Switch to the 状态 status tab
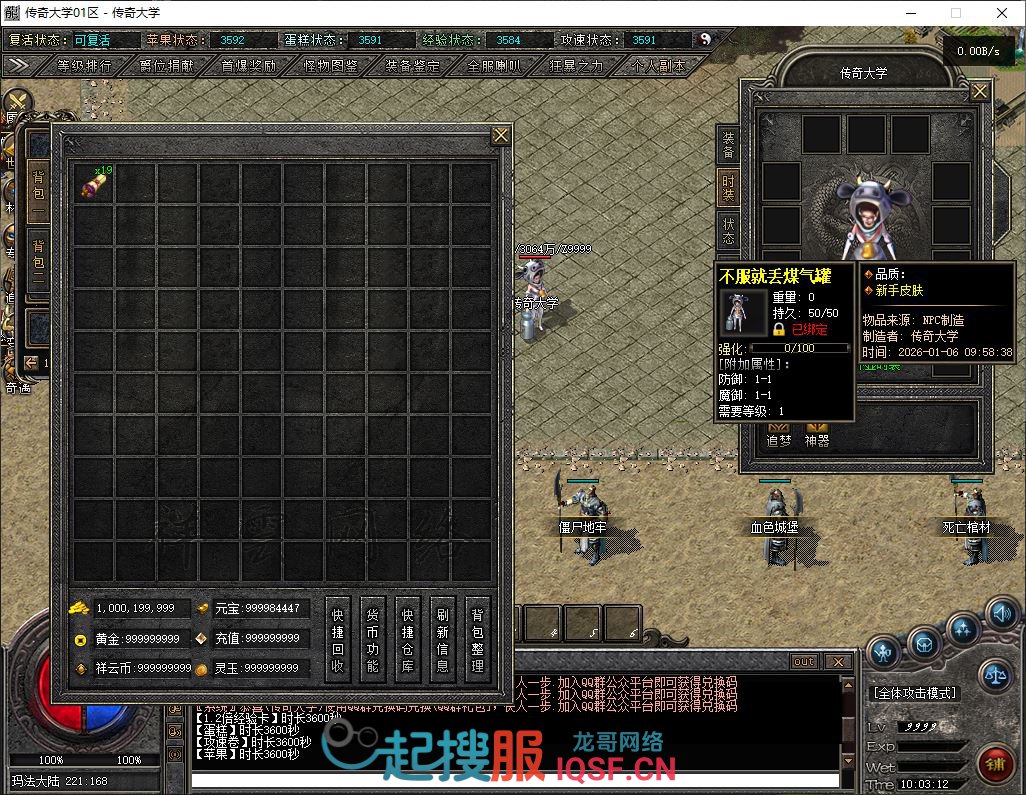The height and width of the screenshot is (795, 1026). (728, 231)
